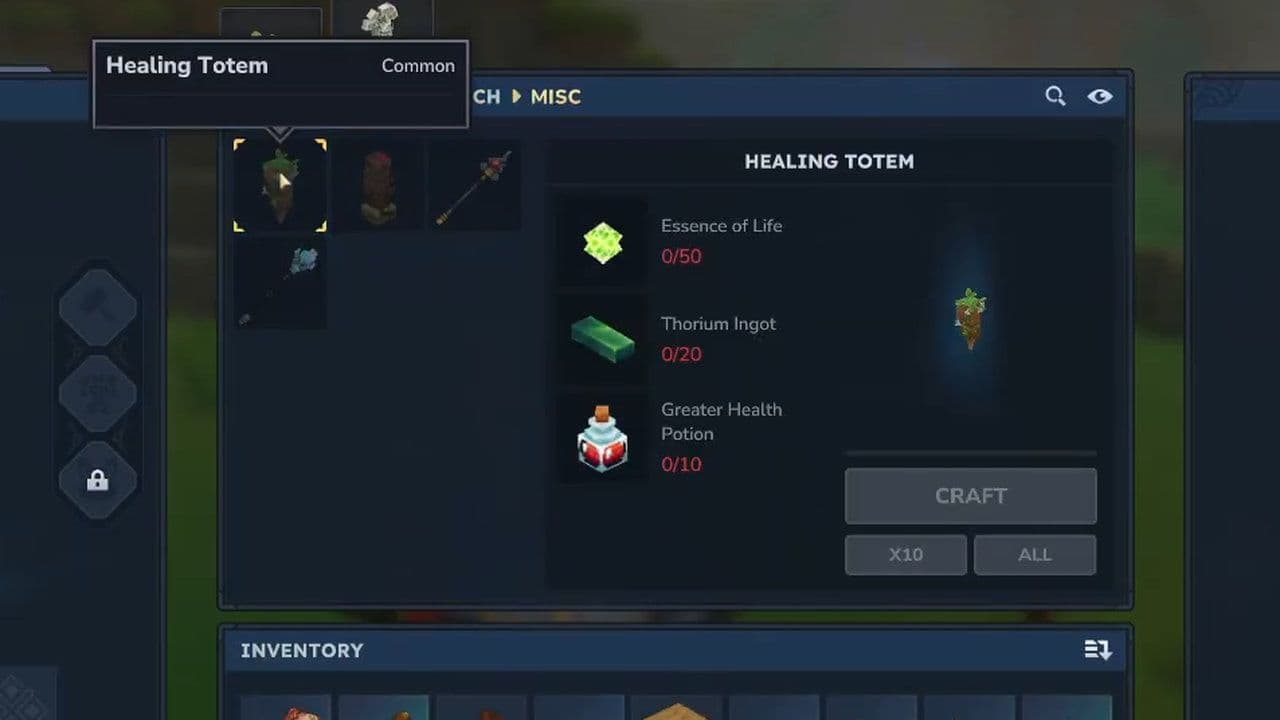Switch to the CH breadcrumb section
Viewport: 1280px width, 720px height.
pyautogui.click(x=488, y=97)
